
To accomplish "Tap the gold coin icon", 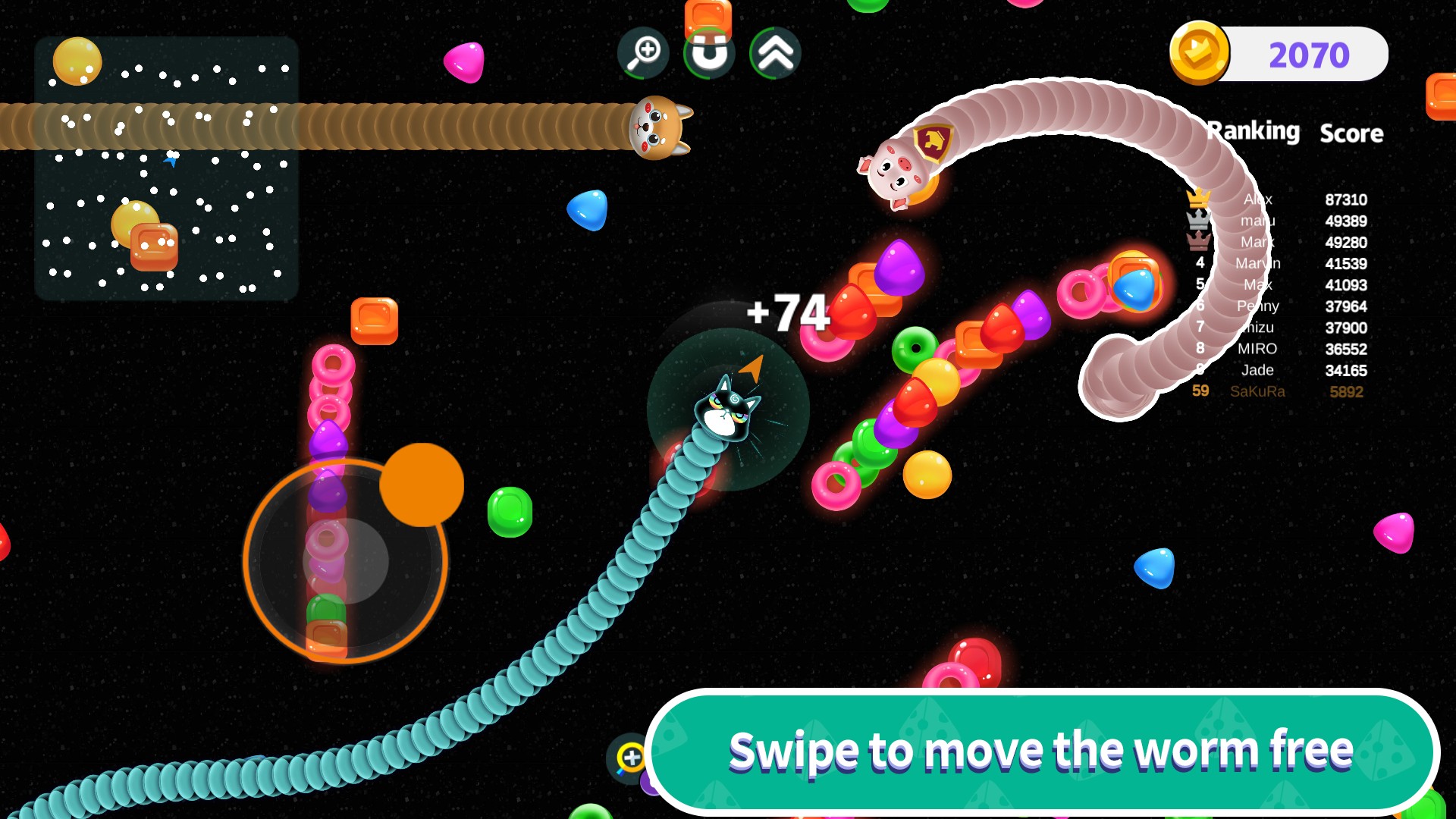I will pyautogui.click(x=1199, y=53).
